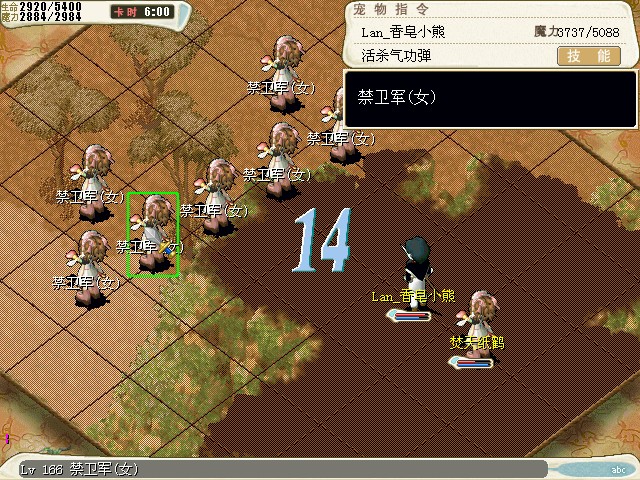Open the pet 技能 skill list
Screen dimensions: 640x480
586,57
